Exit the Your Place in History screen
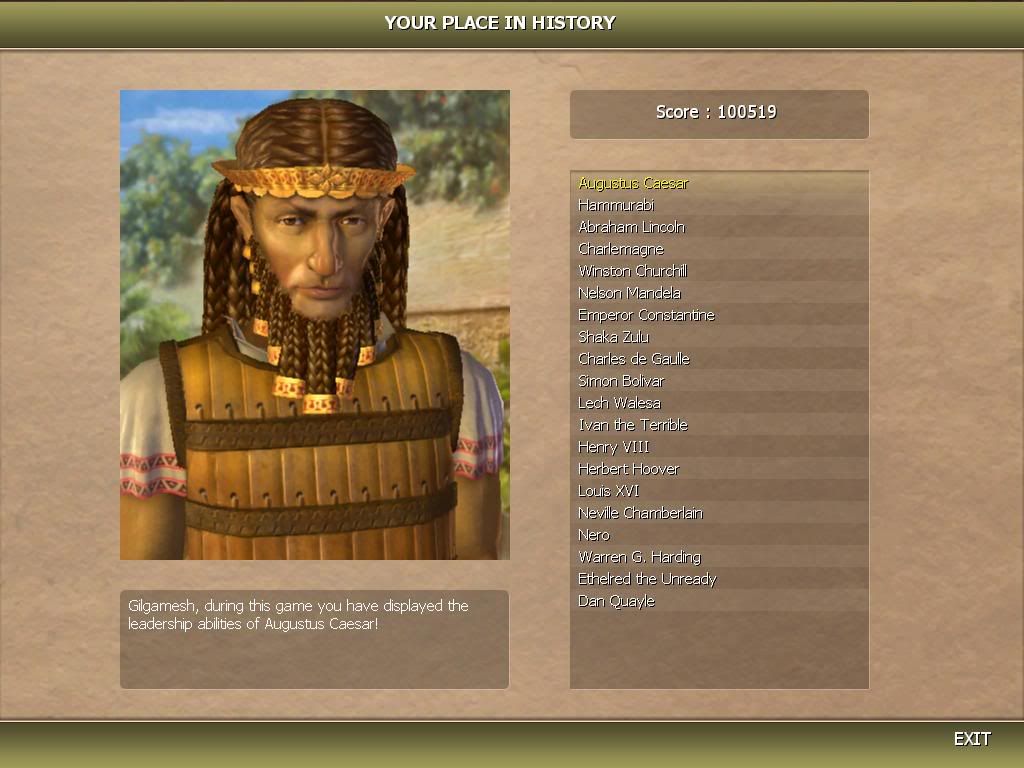The height and width of the screenshot is (768, 1024). (971, 739)
